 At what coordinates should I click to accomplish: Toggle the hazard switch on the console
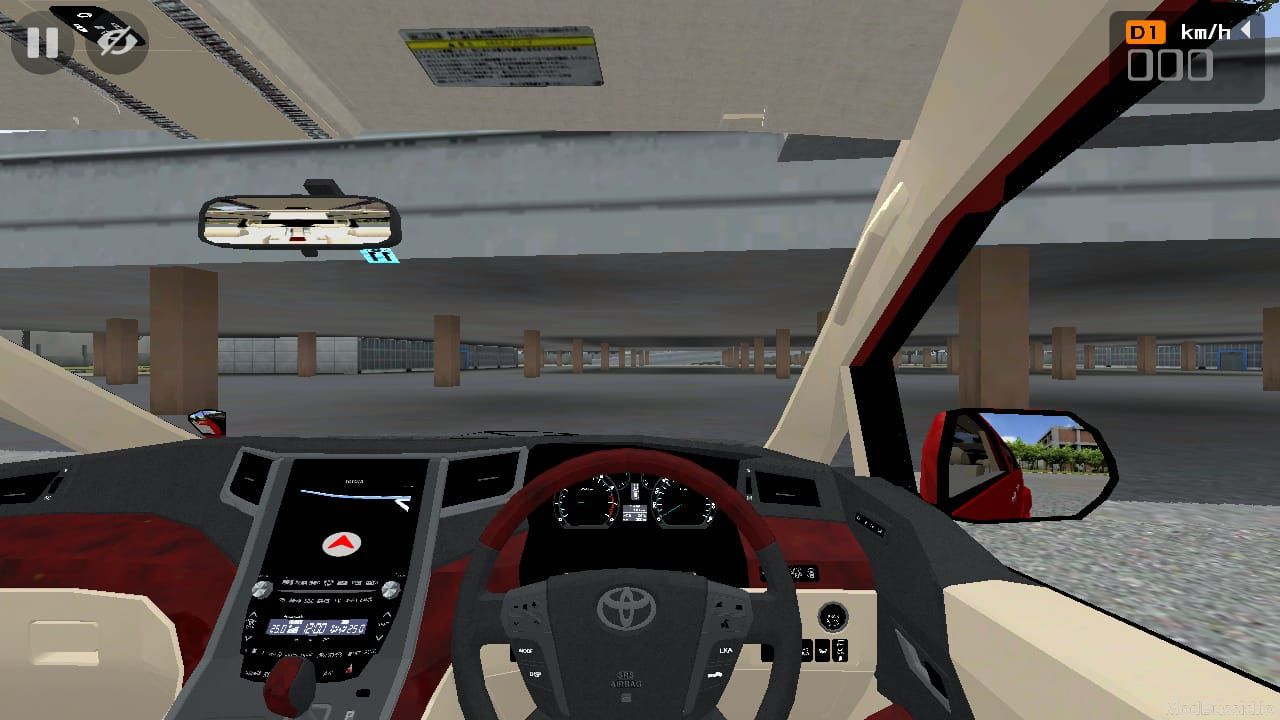click(349, 669)
